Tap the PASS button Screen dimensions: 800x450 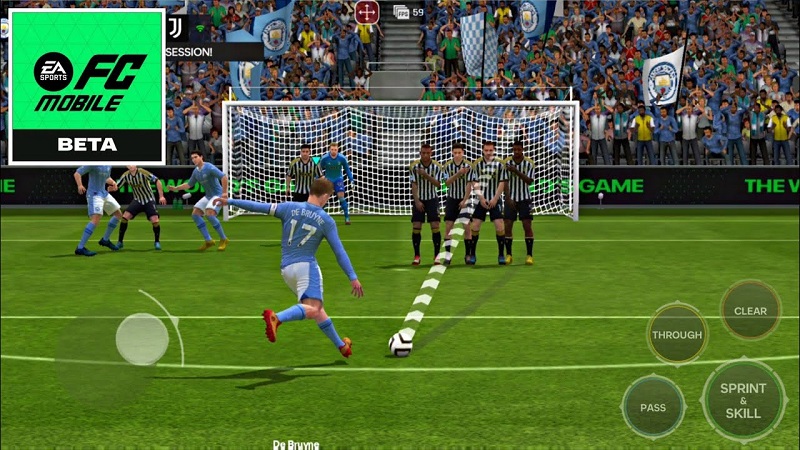653,407
